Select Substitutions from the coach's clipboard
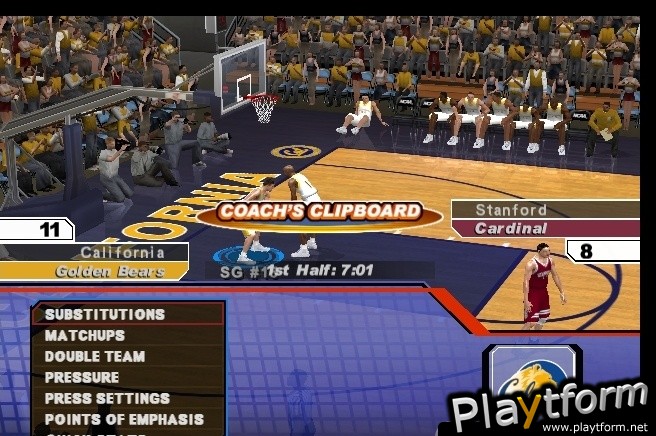 point(105,314)
